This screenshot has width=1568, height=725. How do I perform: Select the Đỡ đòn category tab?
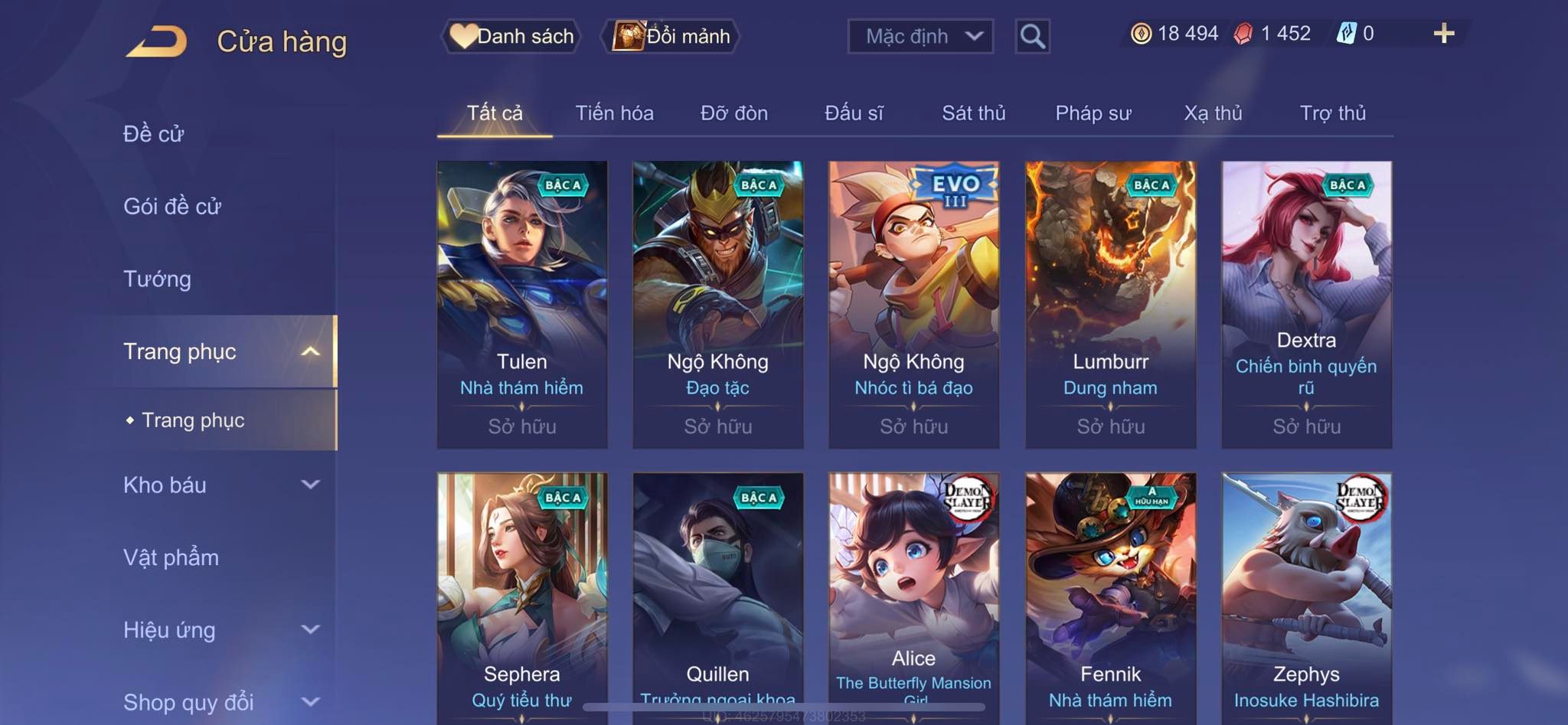point(733,113)
